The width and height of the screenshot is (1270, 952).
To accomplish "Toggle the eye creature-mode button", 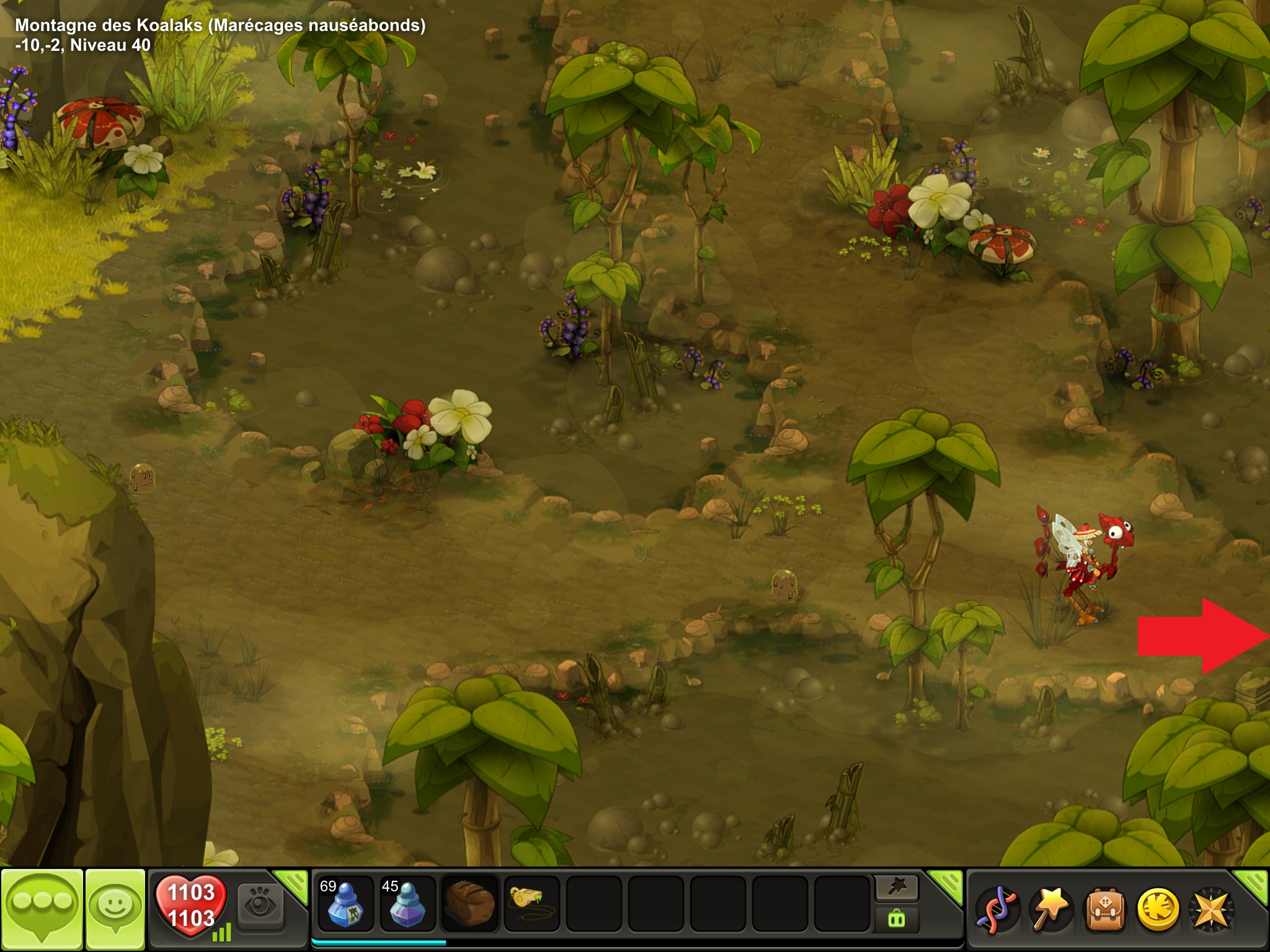I will (x=260, y=906).
